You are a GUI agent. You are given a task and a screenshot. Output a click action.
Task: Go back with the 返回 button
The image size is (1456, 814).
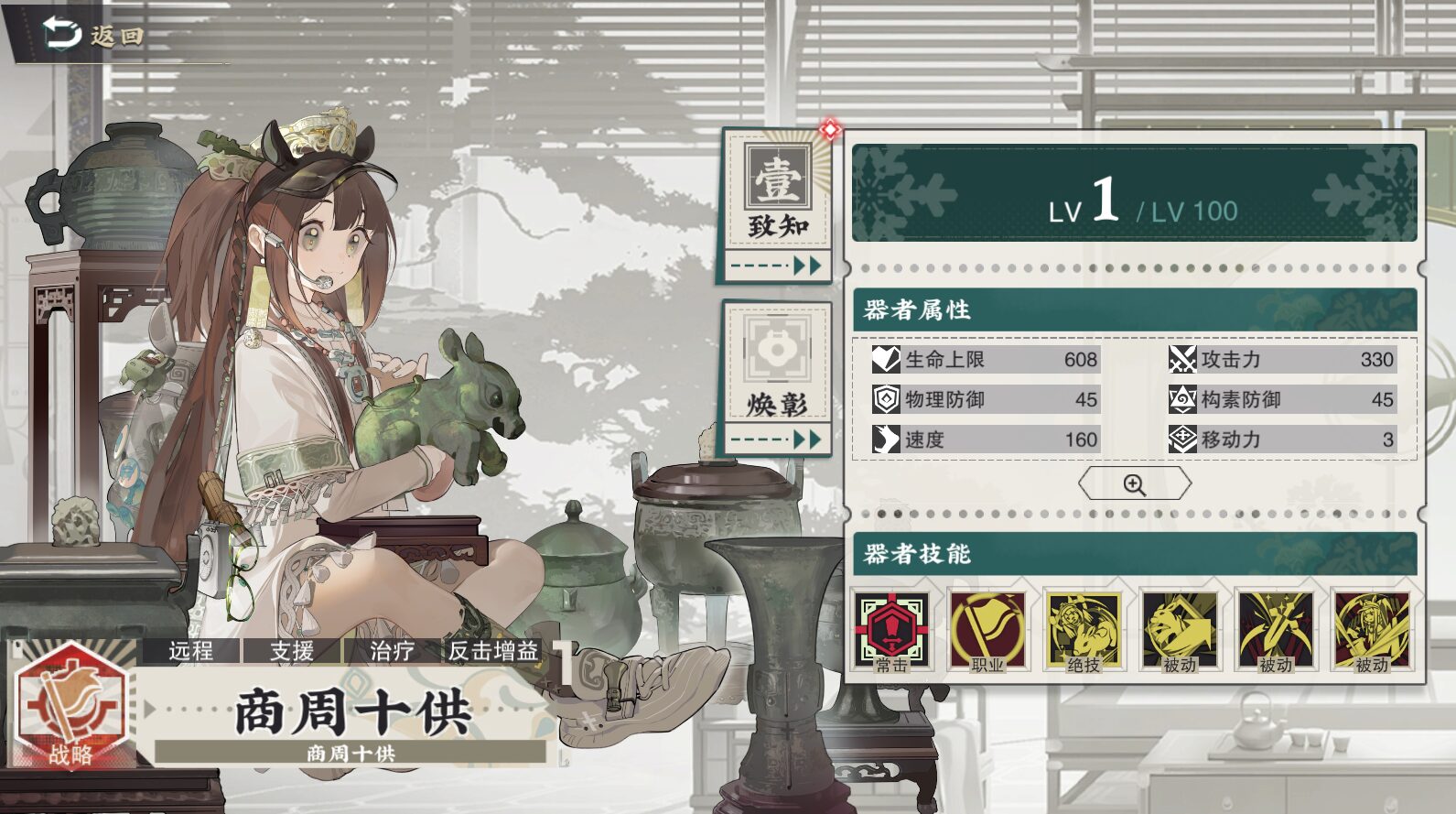pyautogui.click(x=93, y=35)
